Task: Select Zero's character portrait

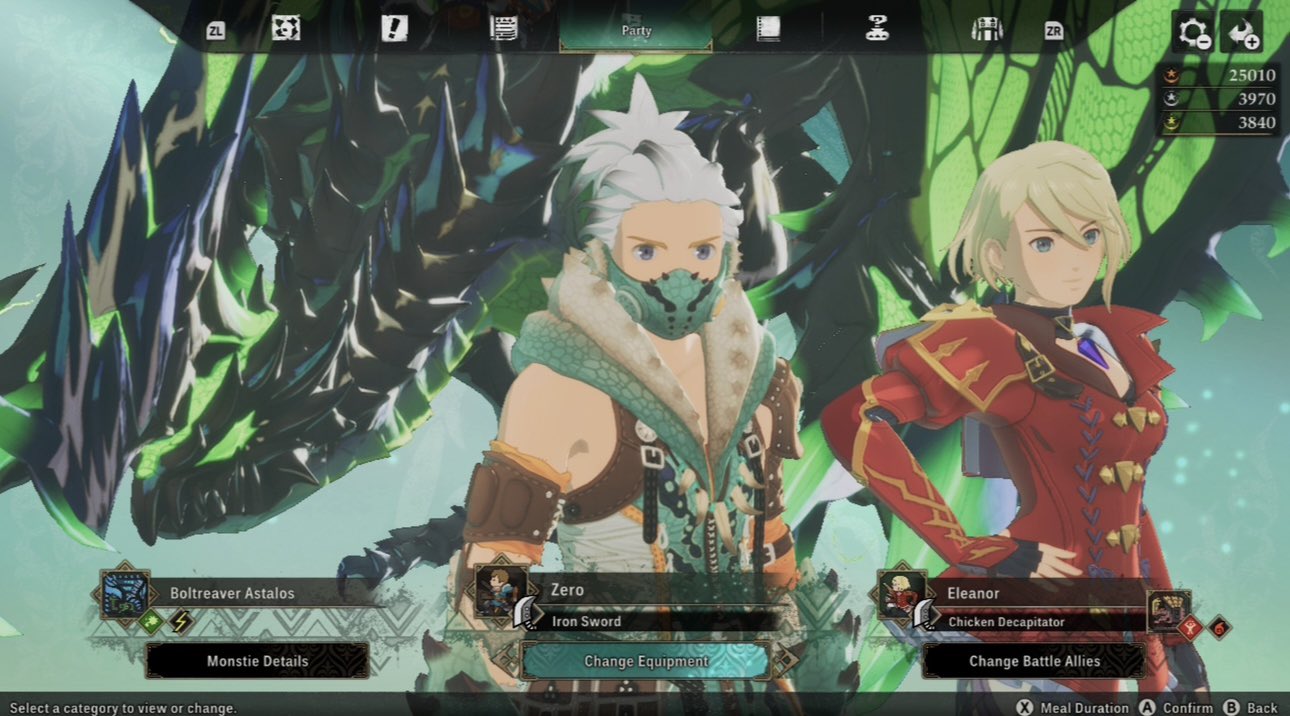Action: 501,591
